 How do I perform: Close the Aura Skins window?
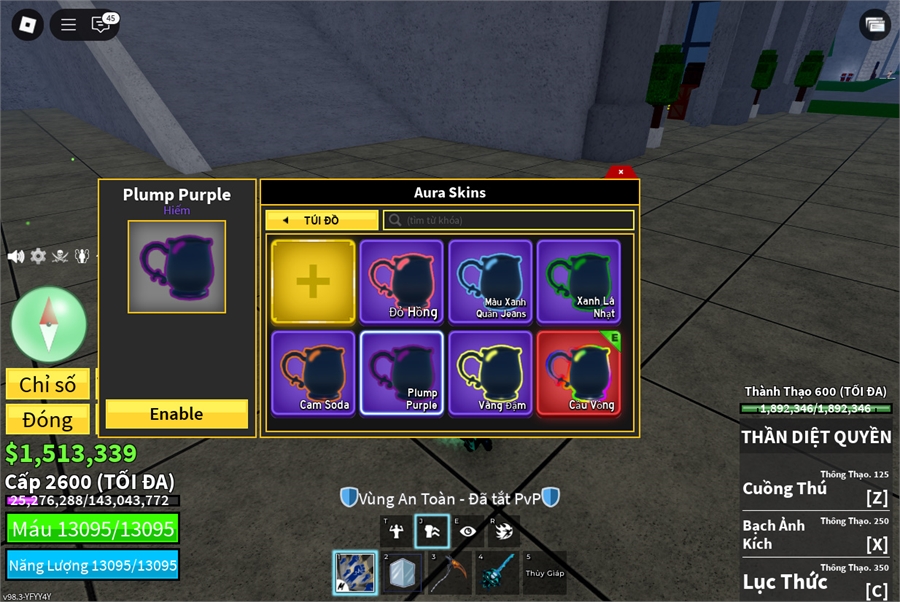pos(621,172)
